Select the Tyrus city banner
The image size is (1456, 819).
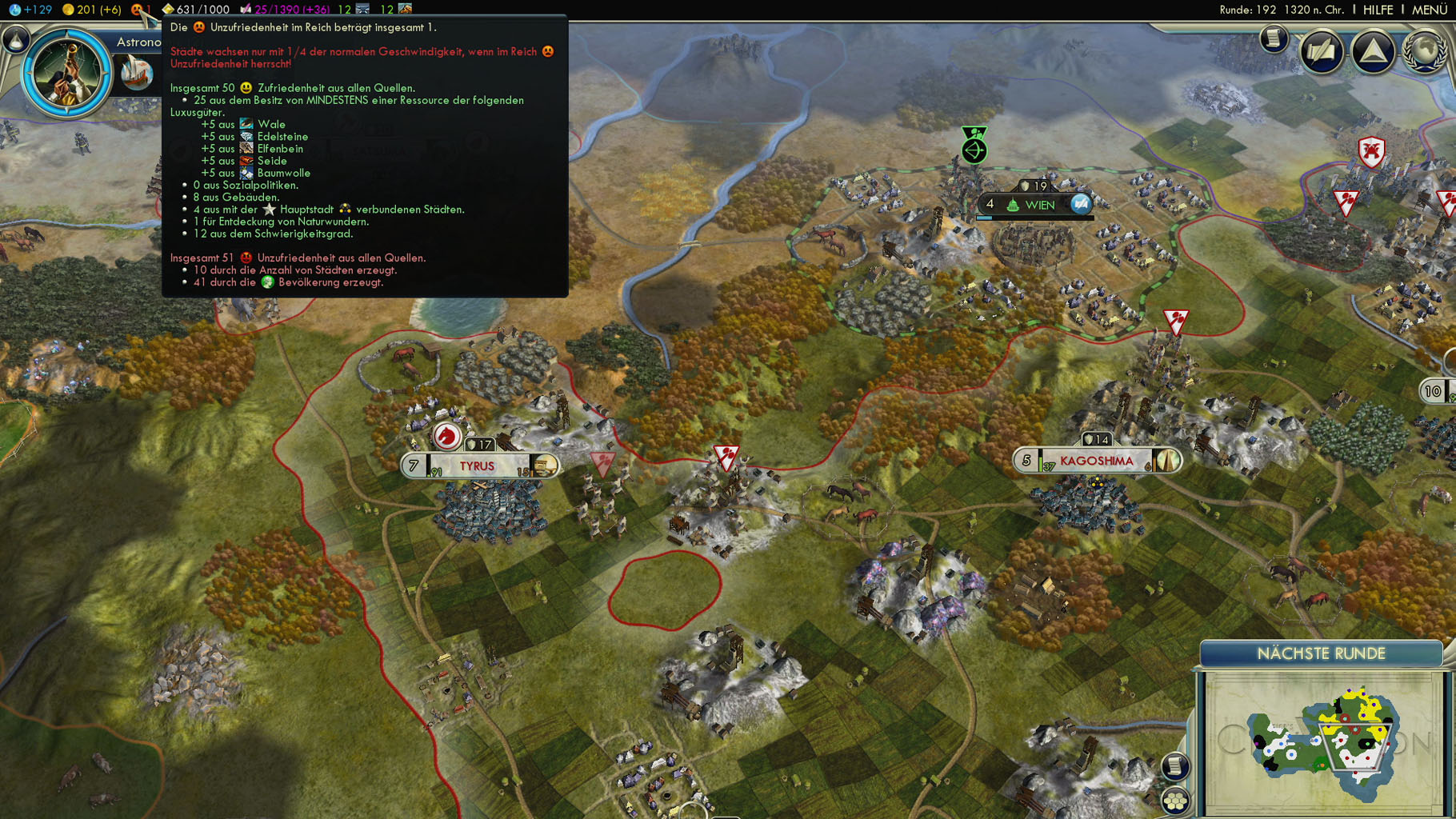coord(478,465)
